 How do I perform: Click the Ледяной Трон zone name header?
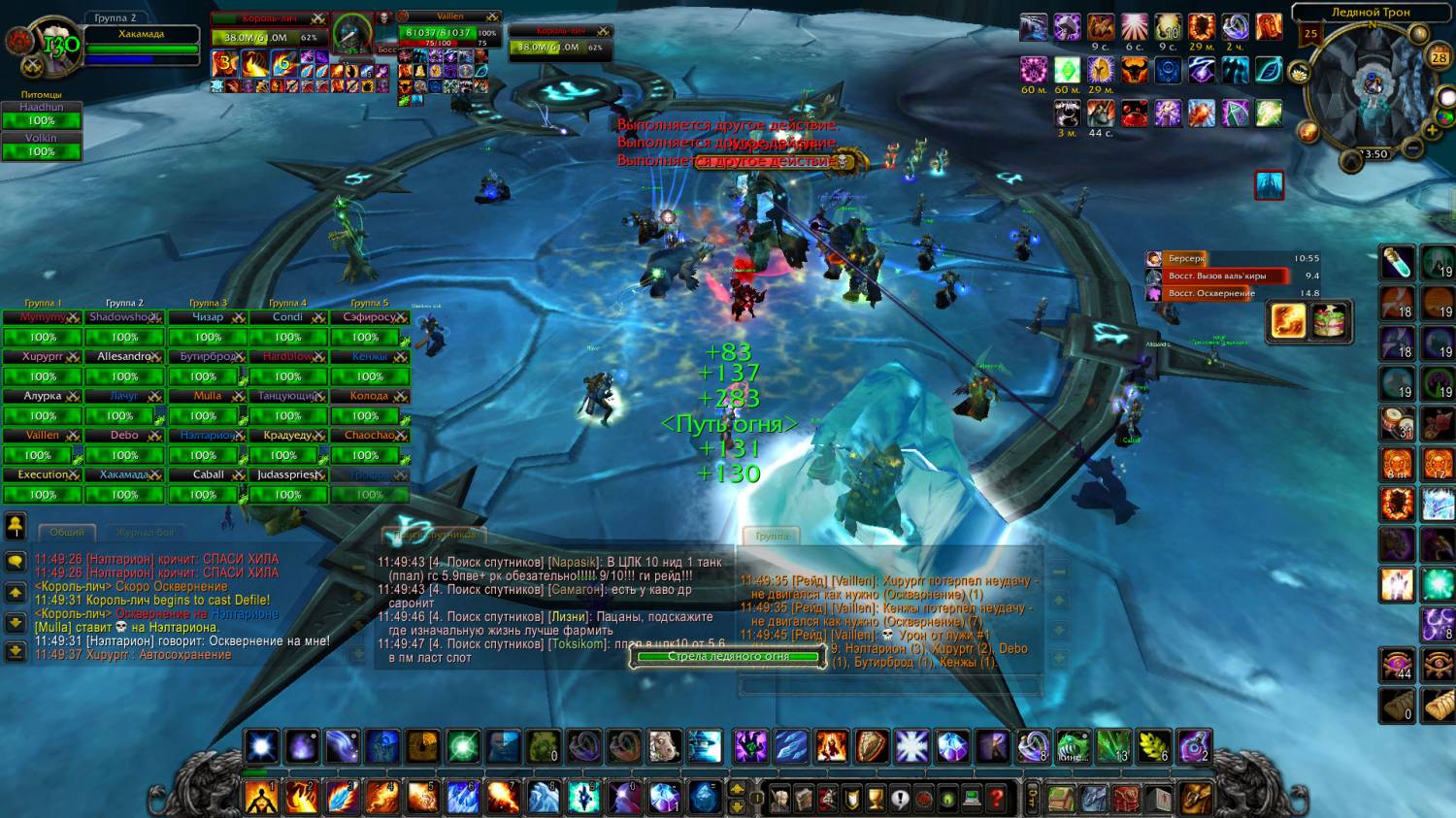tap(1370, 13)
